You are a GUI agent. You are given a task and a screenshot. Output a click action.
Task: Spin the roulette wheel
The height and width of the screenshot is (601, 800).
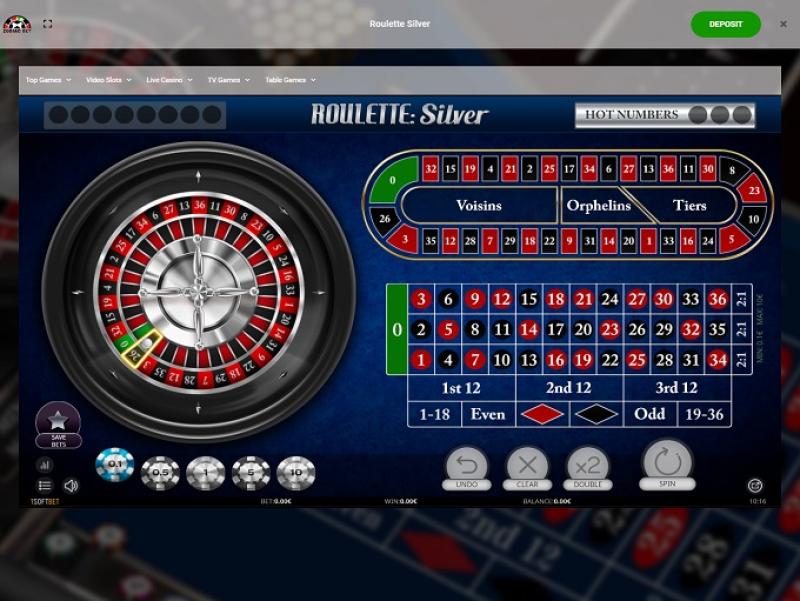coord(667,461)
